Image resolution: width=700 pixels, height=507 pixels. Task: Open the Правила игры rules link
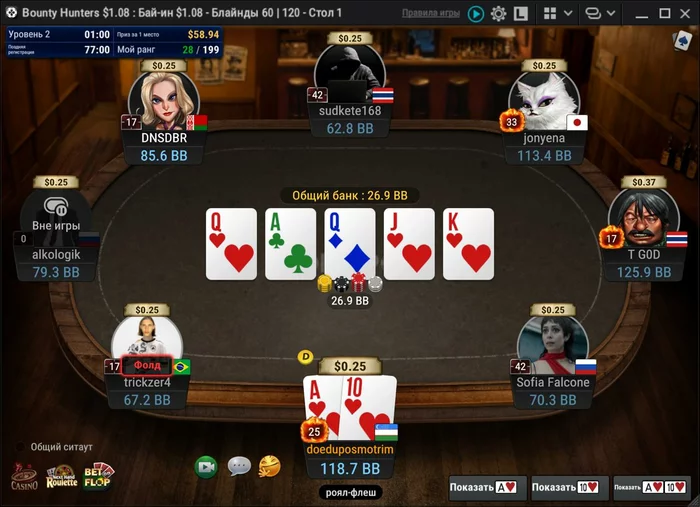pyautogui.click(x=431, y=13)
